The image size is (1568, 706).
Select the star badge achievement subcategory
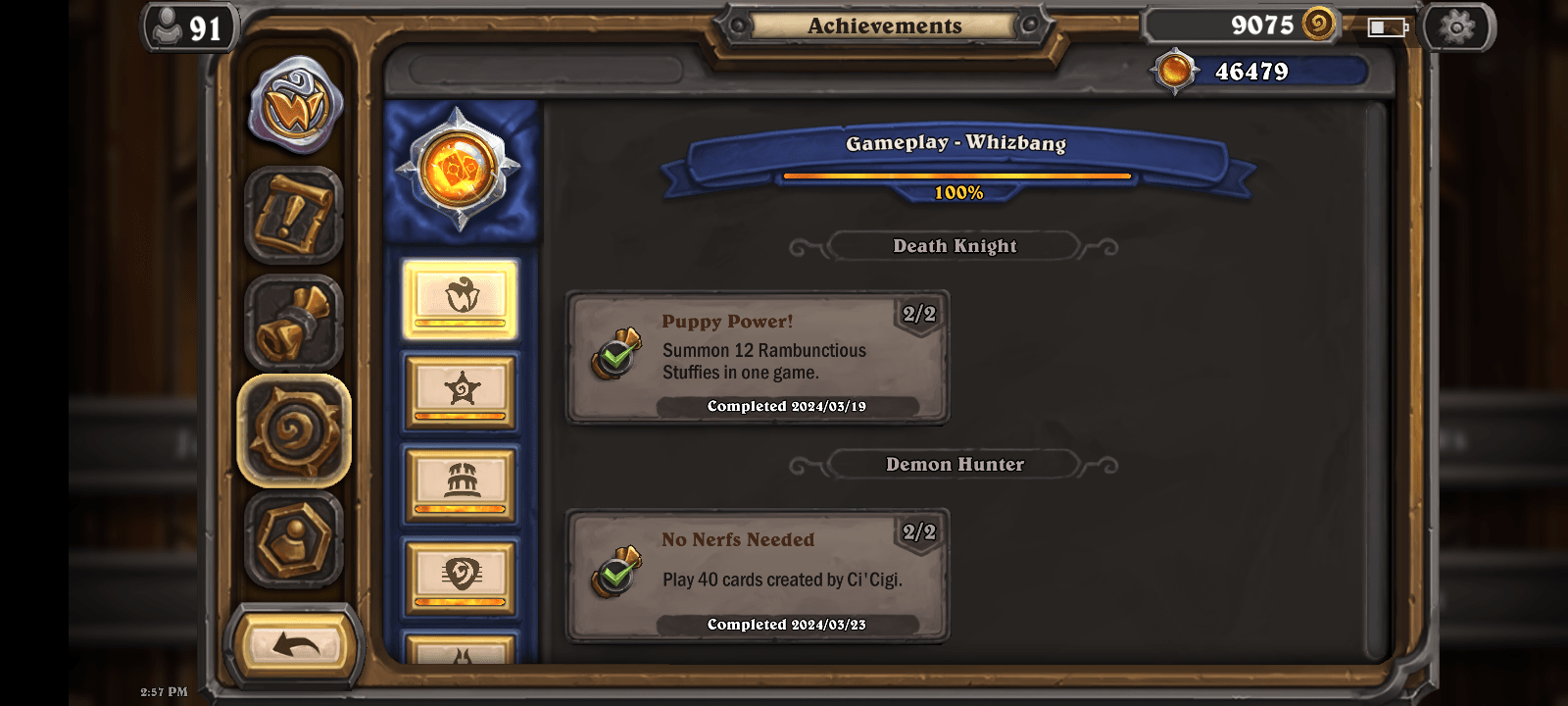tap(461, 392)
